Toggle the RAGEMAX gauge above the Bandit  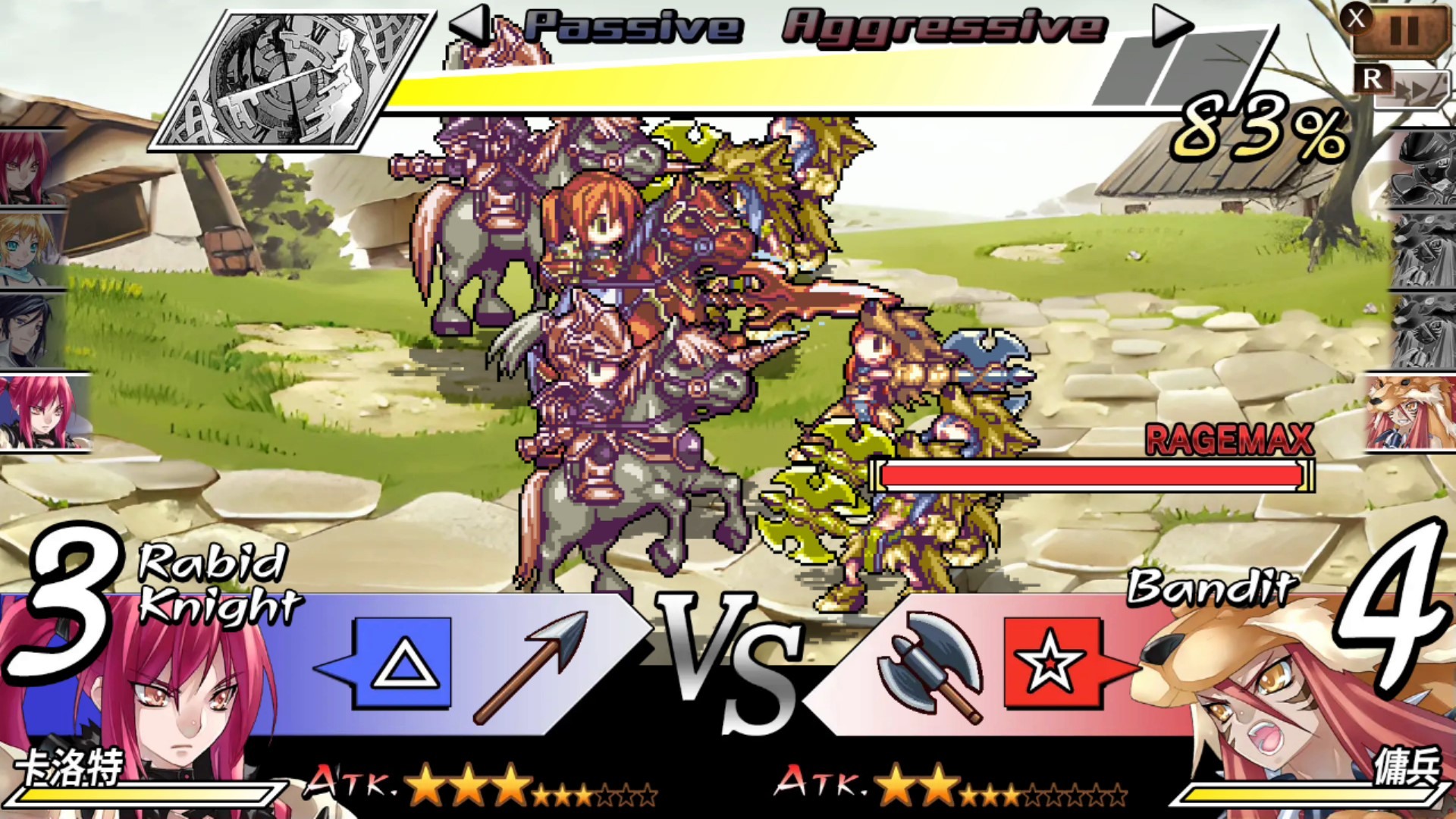click(1090, 472)
